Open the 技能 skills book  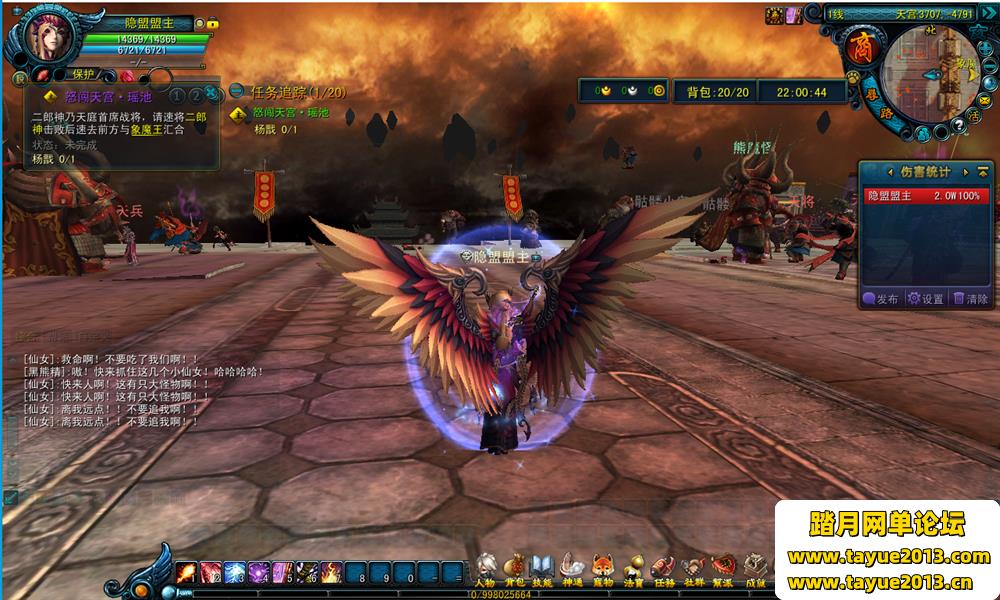pyautogui.click(x=543, y=568)
